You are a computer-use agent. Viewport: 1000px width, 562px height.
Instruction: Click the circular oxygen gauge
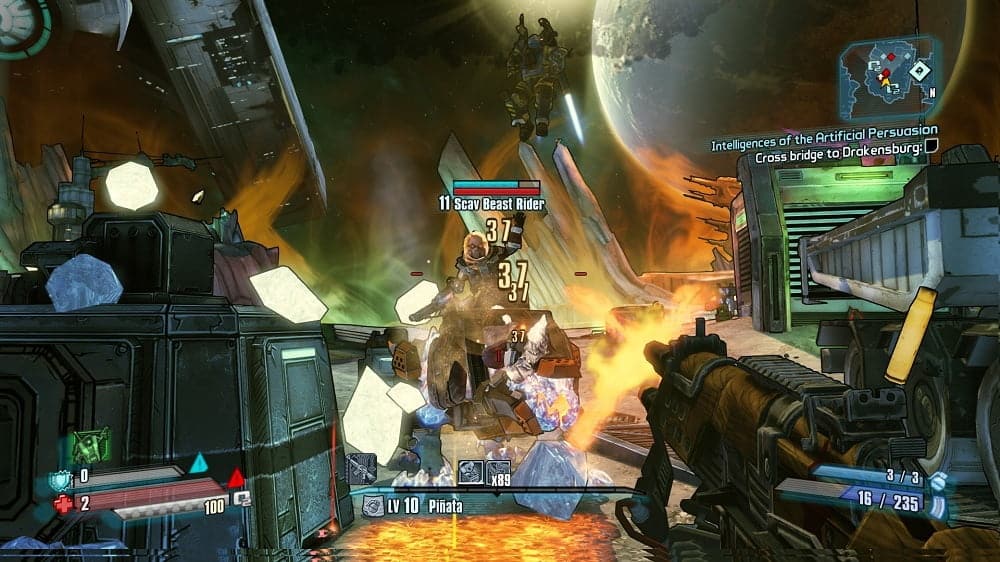22,22
